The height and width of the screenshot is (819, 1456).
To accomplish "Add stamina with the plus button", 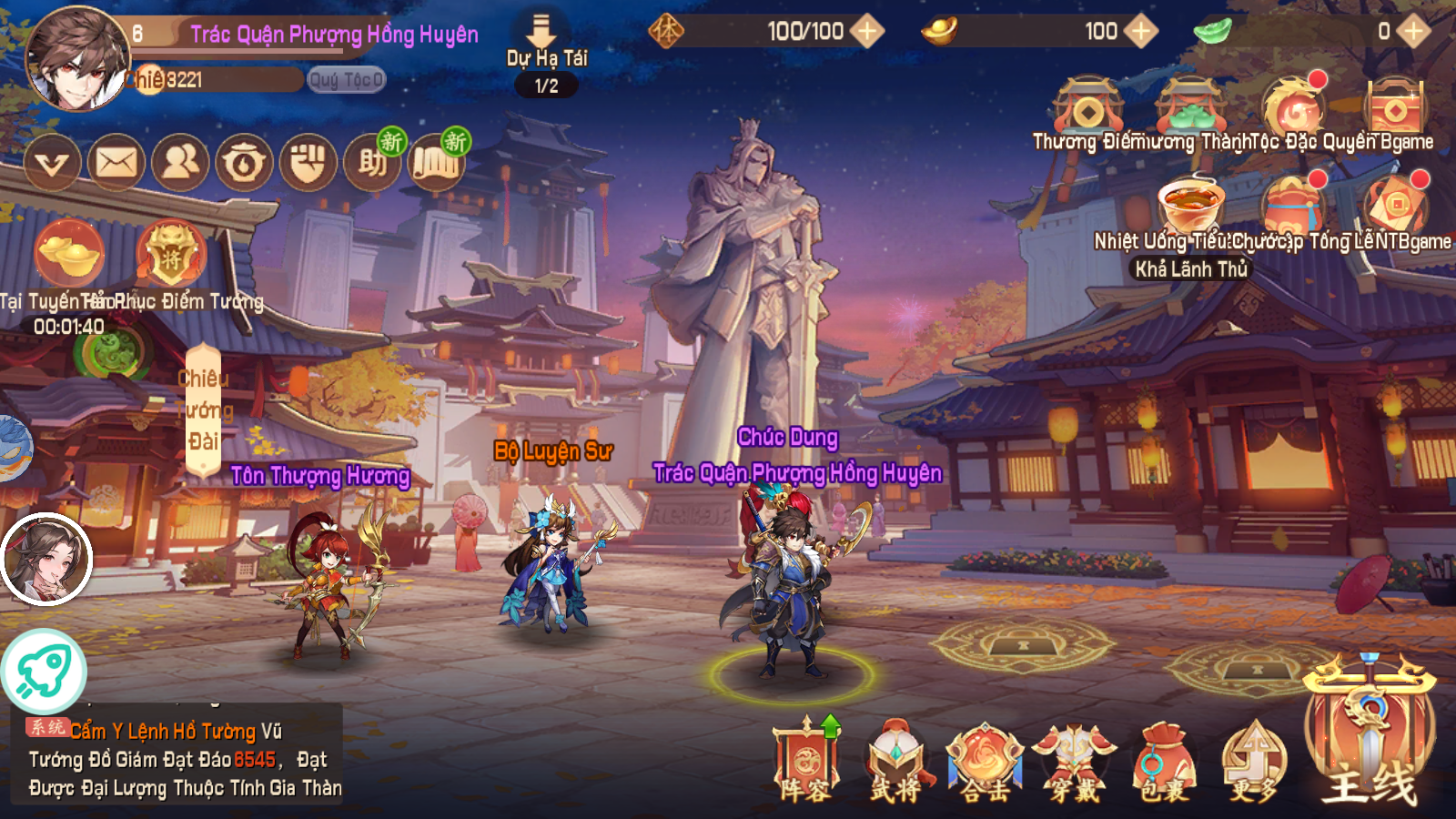I will click(867, 32).
